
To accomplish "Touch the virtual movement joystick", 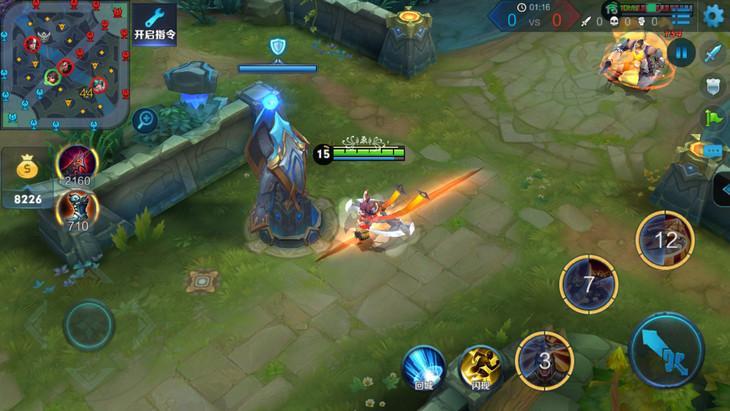I will (89, 325).
